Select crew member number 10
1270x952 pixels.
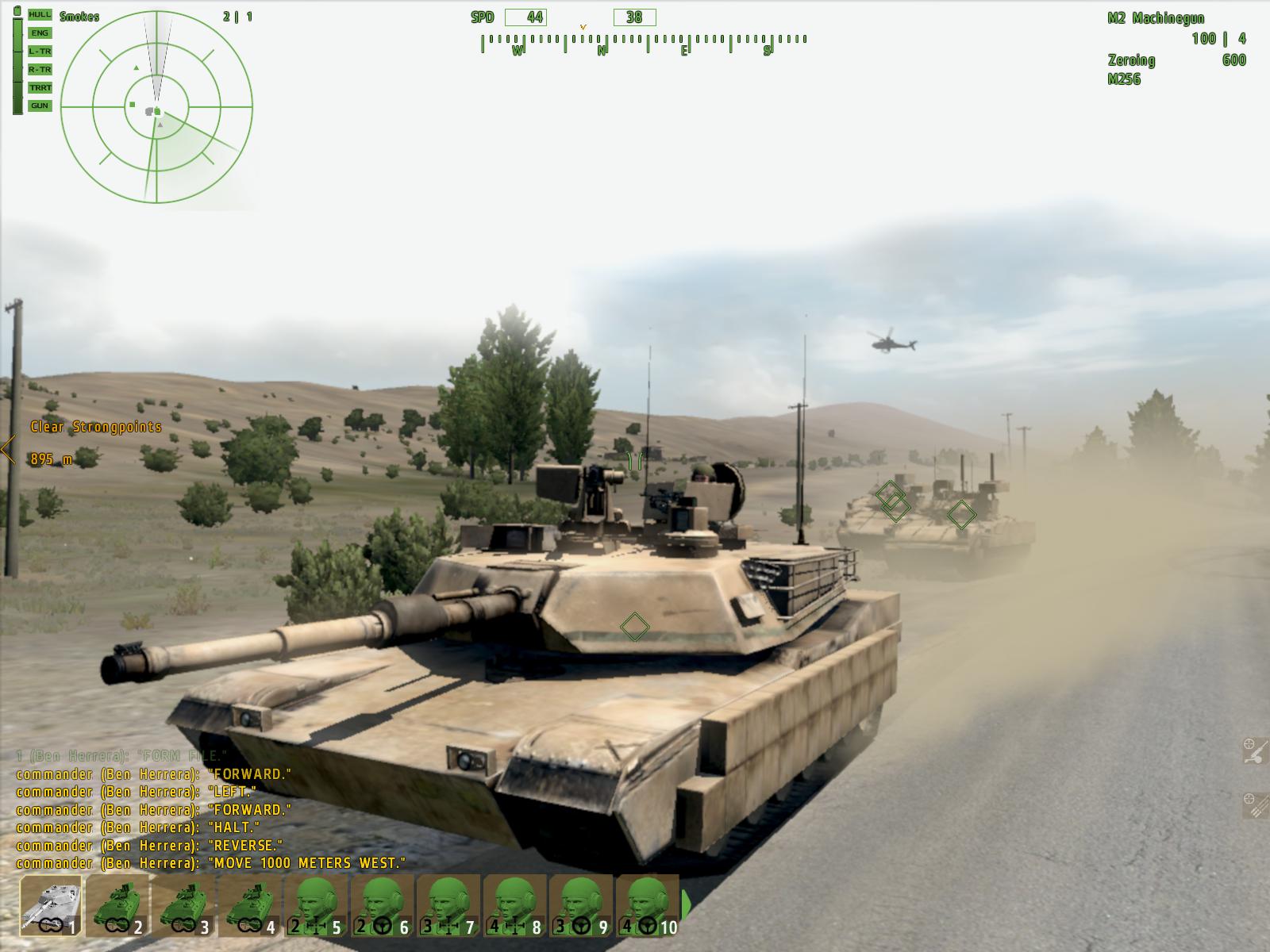point(648,904)
